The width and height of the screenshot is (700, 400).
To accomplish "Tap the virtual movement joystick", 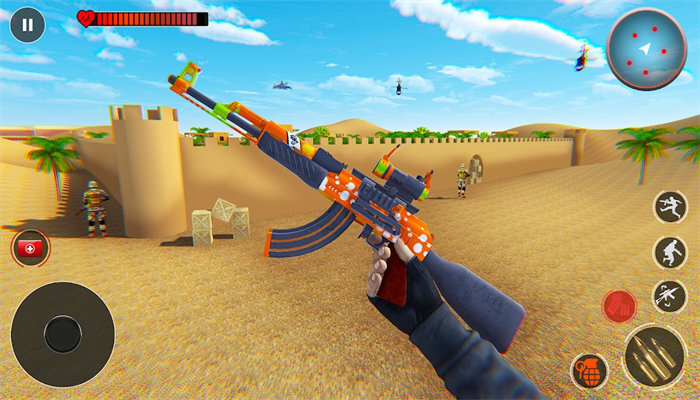I will [x=62, y=334].
